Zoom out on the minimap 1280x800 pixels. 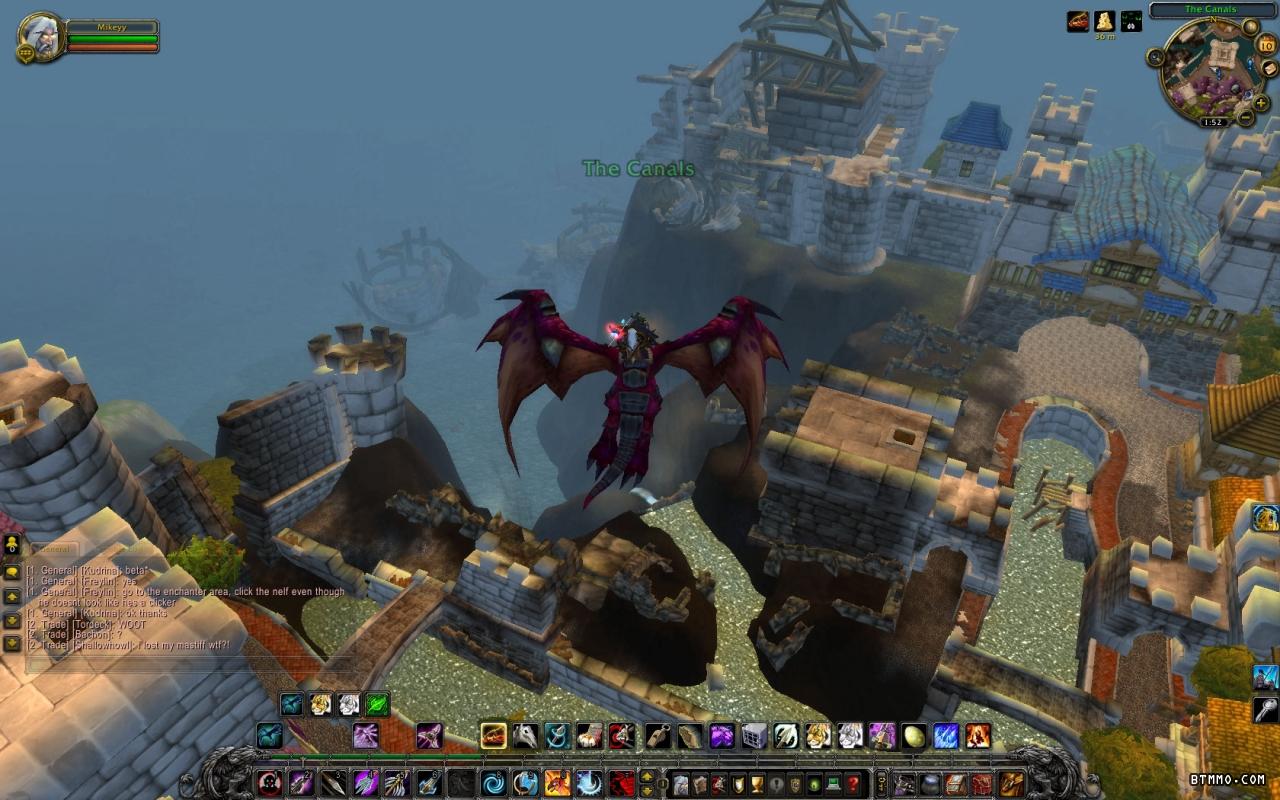pyautogui.click(x=1247, y=118)
